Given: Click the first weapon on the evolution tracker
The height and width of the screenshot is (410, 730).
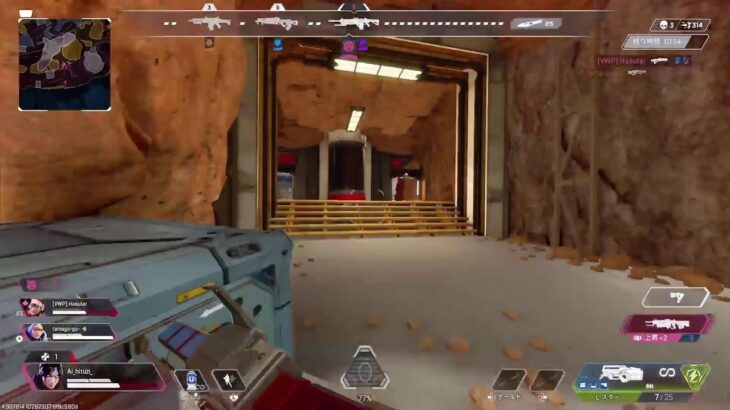Looking at the screenshot, I should [212, 21].
